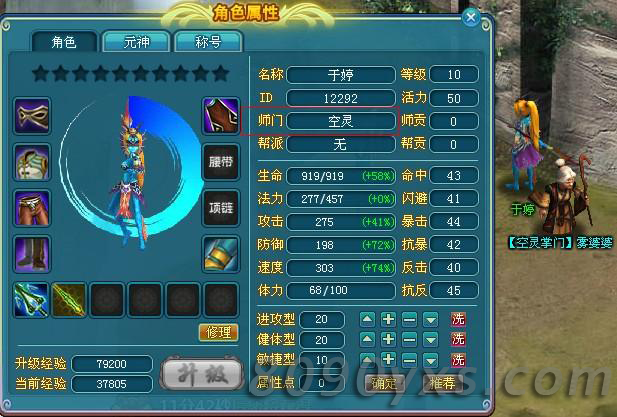Image resolution: width=617 pixels, height=417 pixels.
Task: Select the trident weapon slot
Action: [32, 299]
